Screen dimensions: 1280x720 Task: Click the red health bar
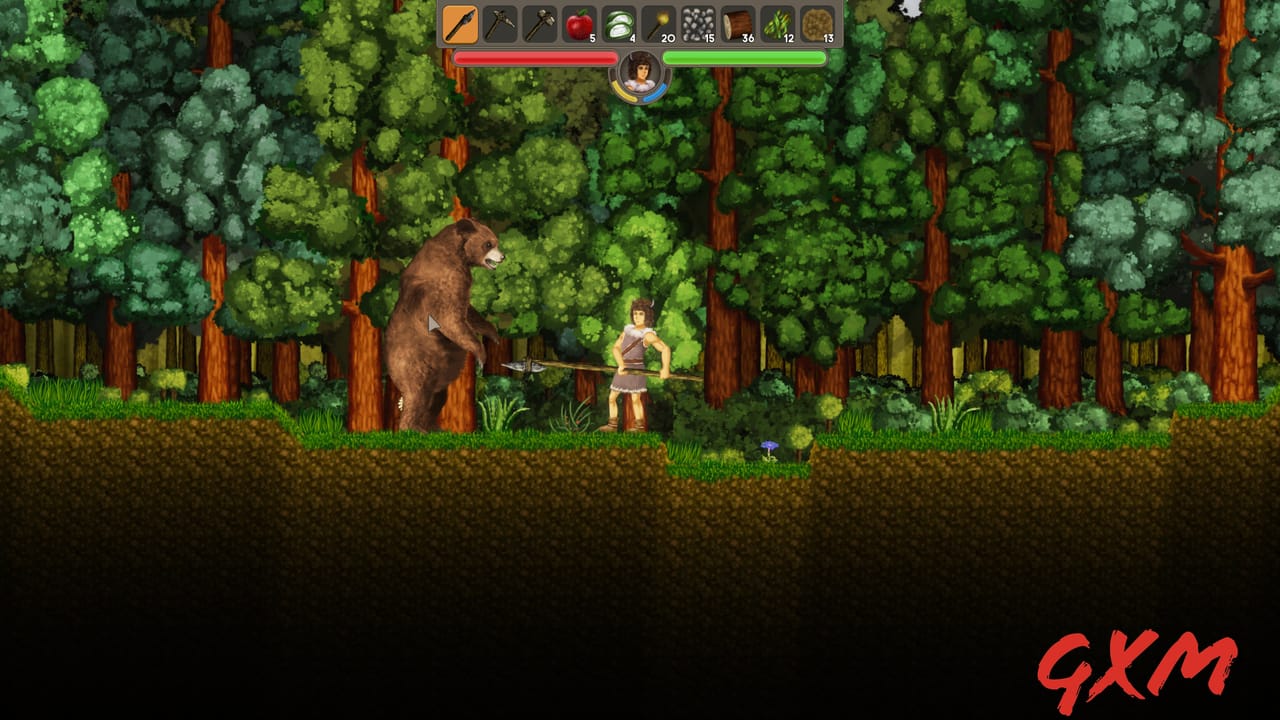535,58
